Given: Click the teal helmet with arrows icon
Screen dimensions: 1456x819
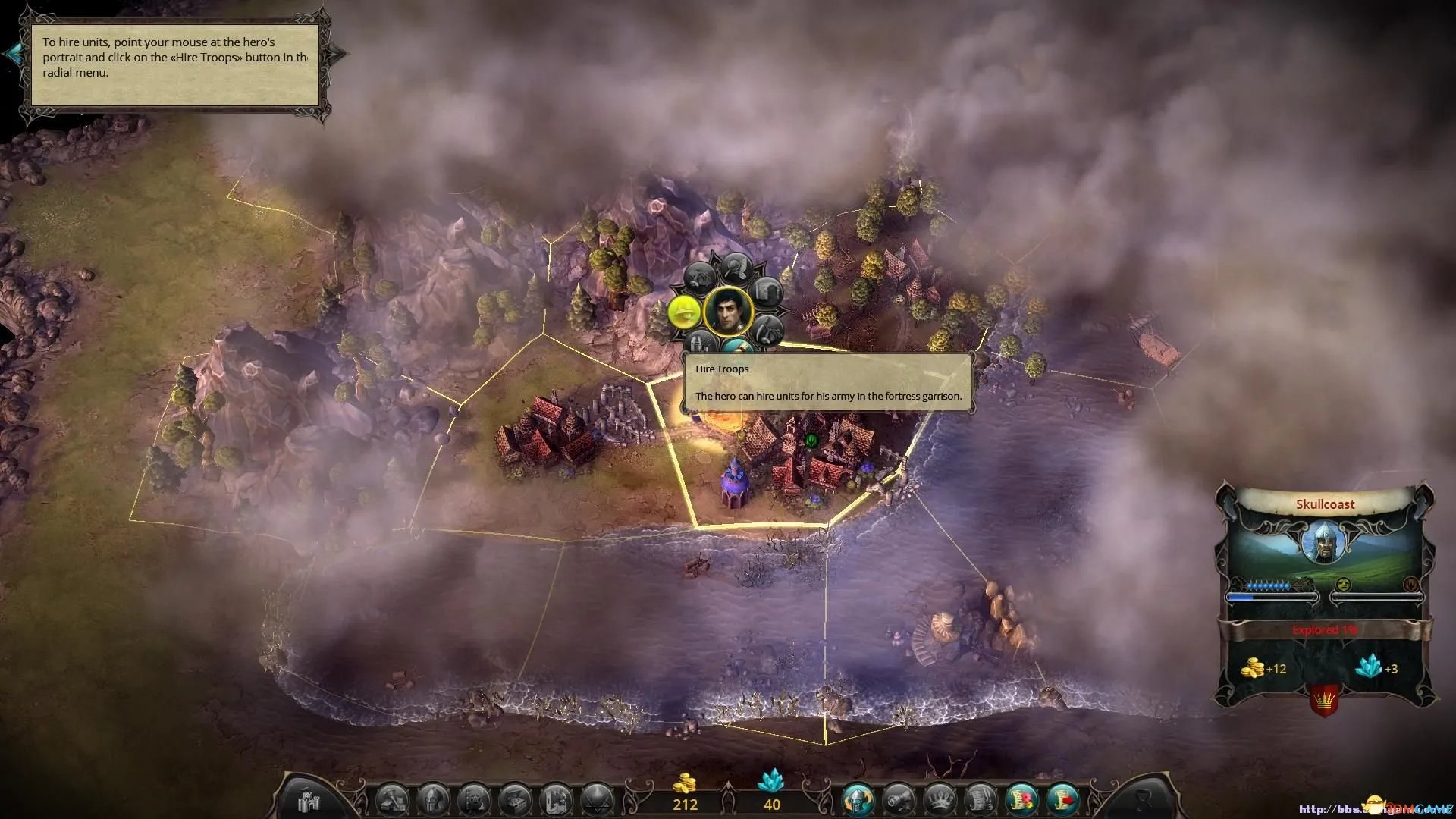Looking at the screenshot, I should [x=858, y=799].
